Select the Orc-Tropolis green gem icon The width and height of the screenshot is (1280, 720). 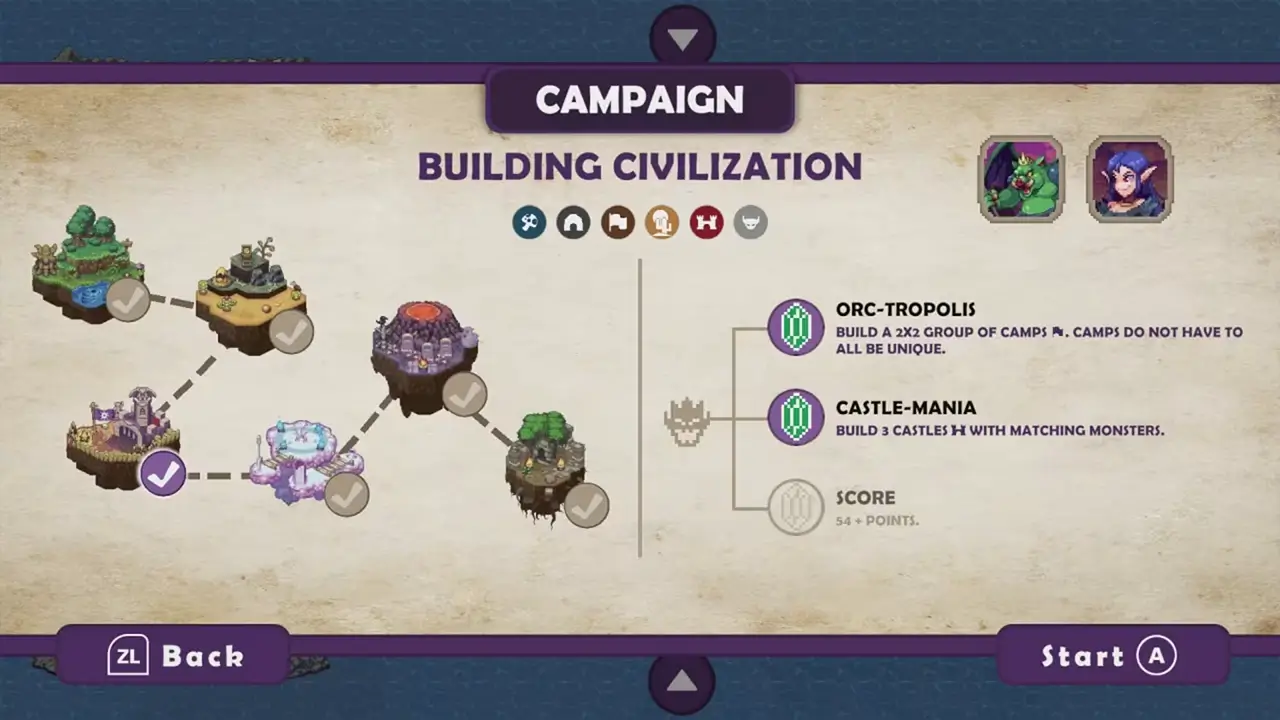[x=795, y=328]
